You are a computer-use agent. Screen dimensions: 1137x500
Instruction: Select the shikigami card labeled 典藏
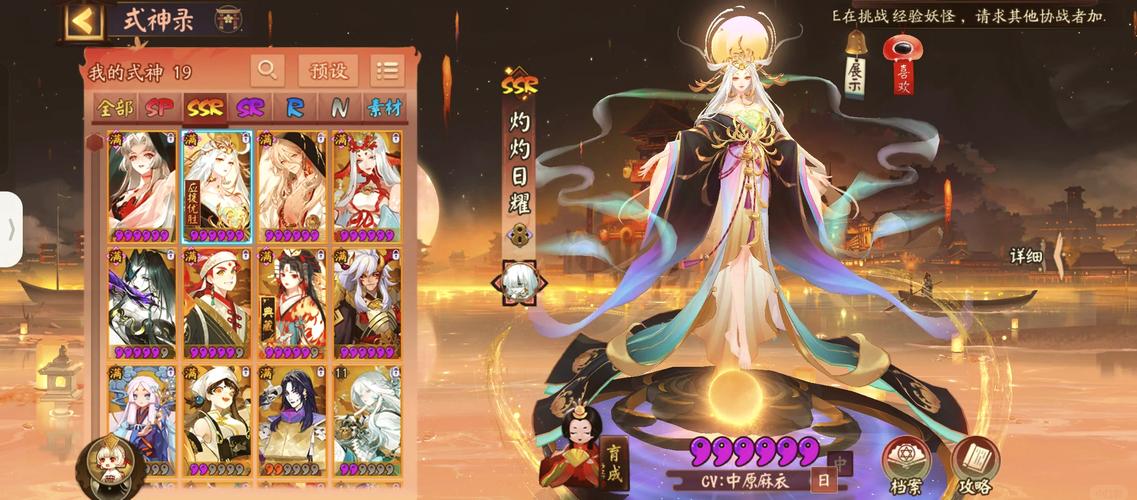click(291, 303)
